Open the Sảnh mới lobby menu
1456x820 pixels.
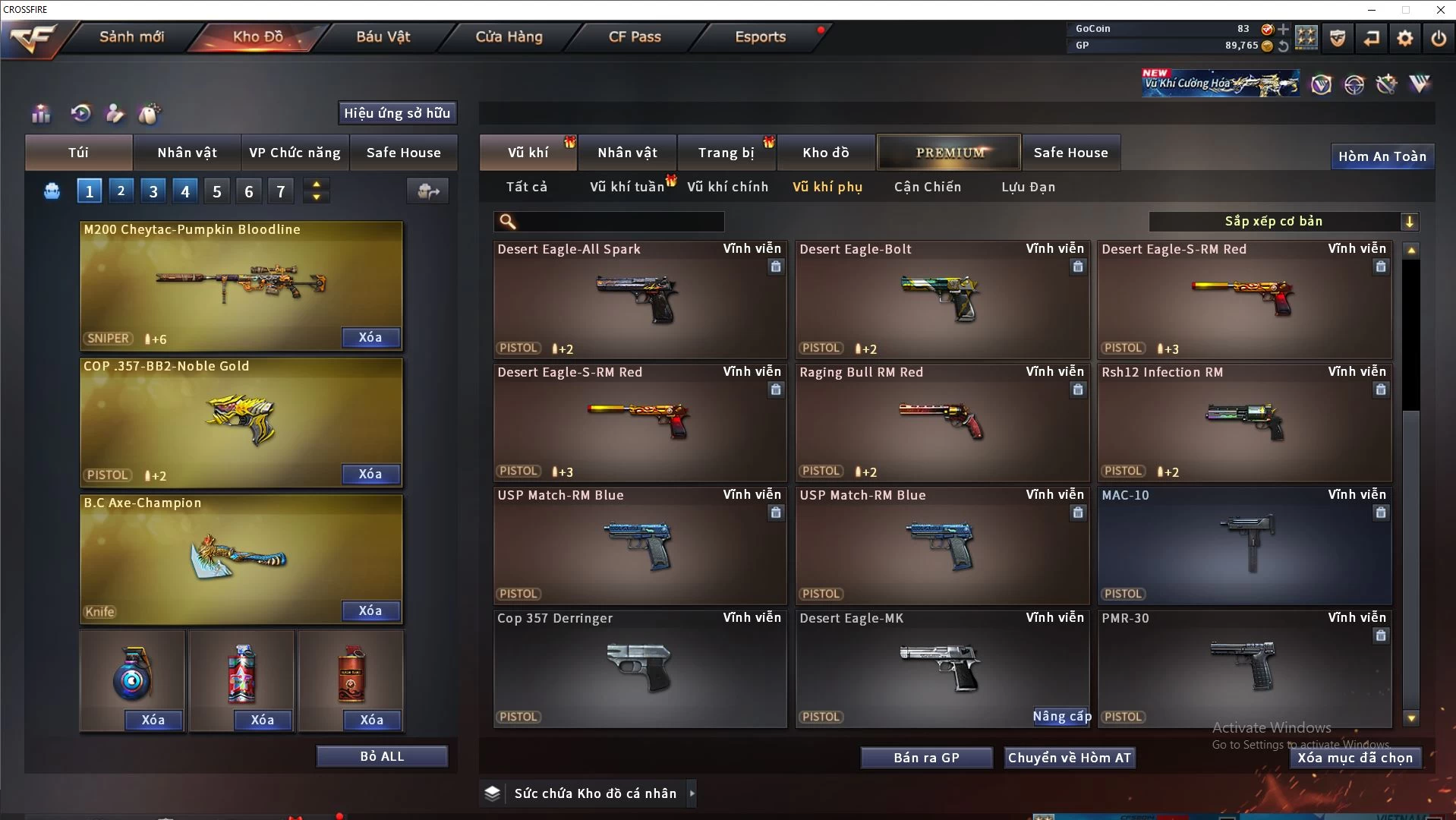(x=131, y=36)
